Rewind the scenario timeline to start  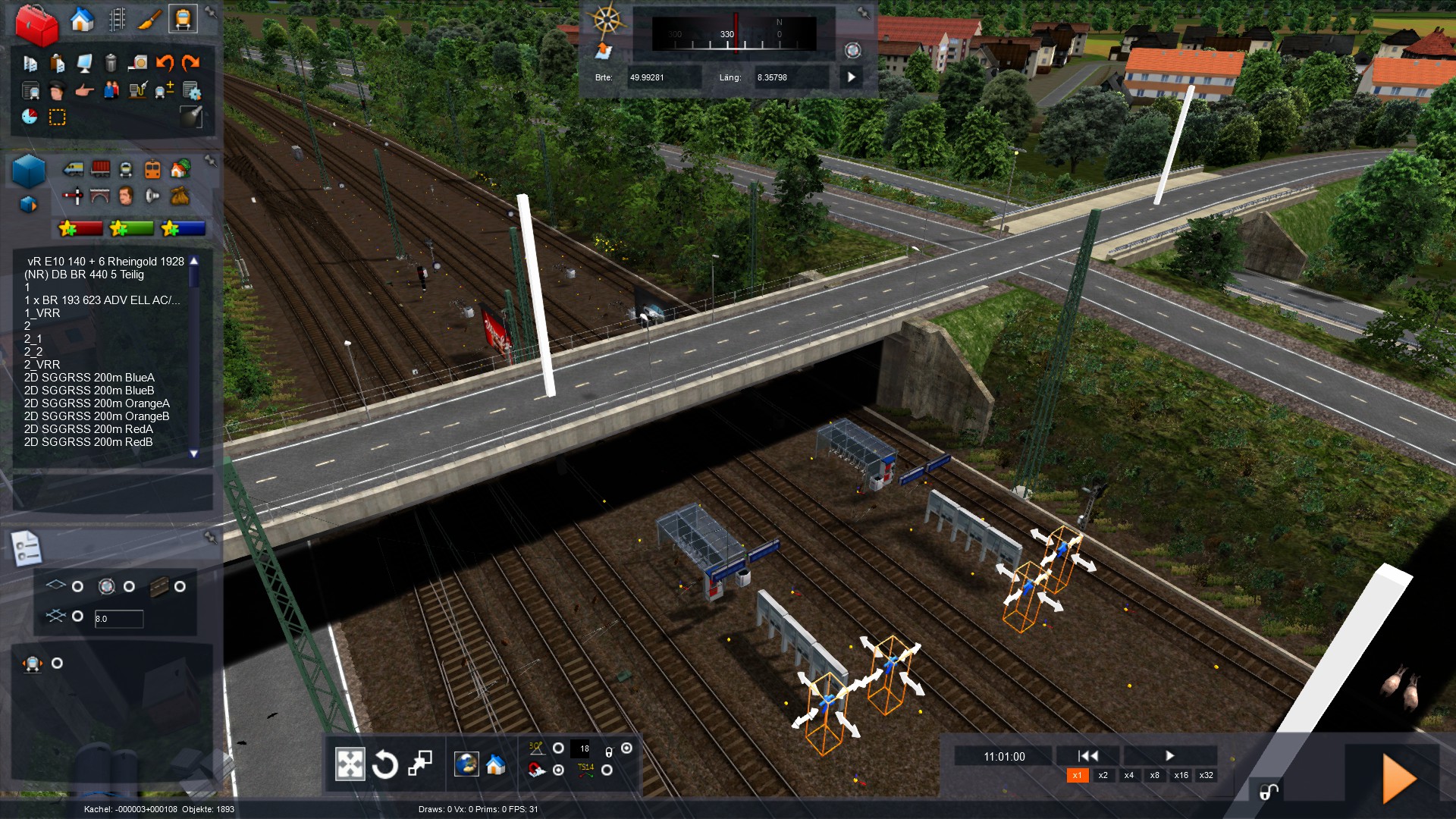[x=1087, y=755]
